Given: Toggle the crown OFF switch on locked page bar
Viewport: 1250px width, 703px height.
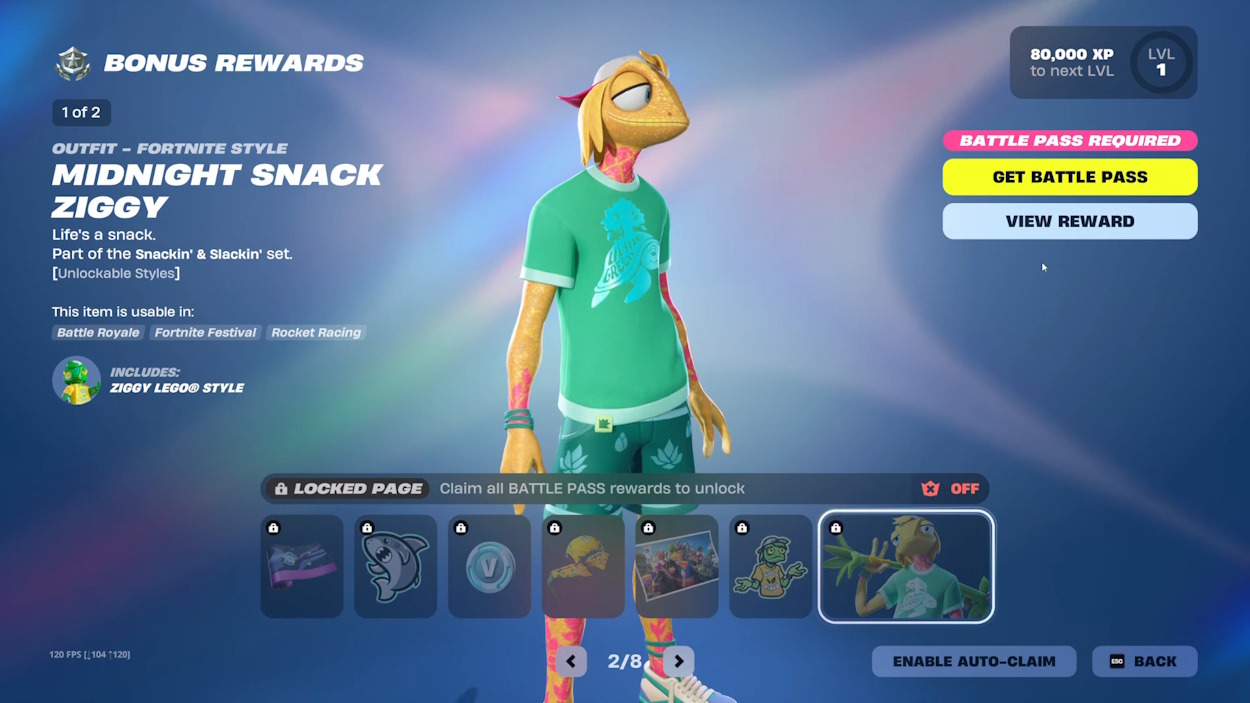Looking at the screenshot, I should [950, 489].
